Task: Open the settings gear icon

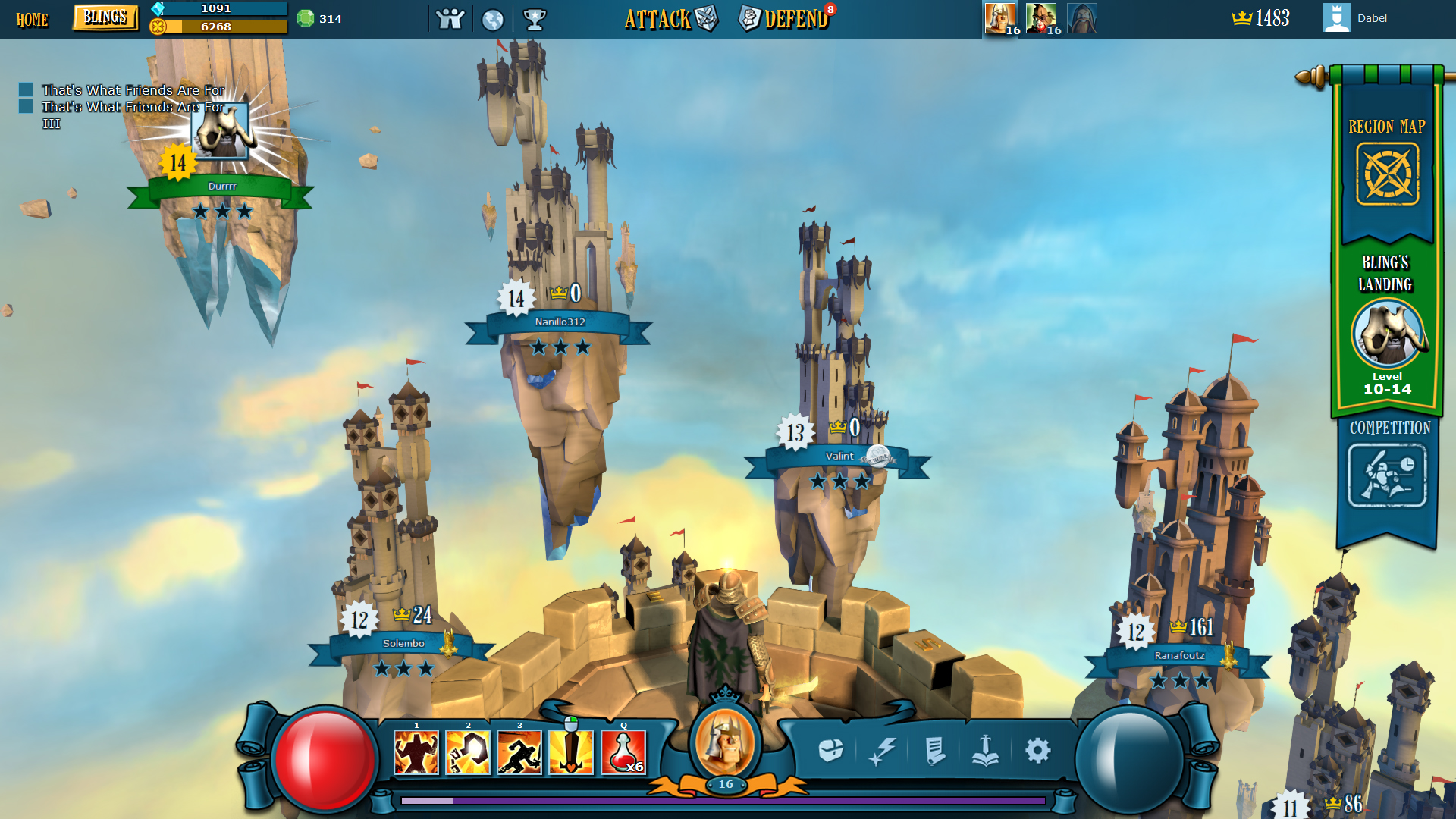Action: coord(1037,751)
